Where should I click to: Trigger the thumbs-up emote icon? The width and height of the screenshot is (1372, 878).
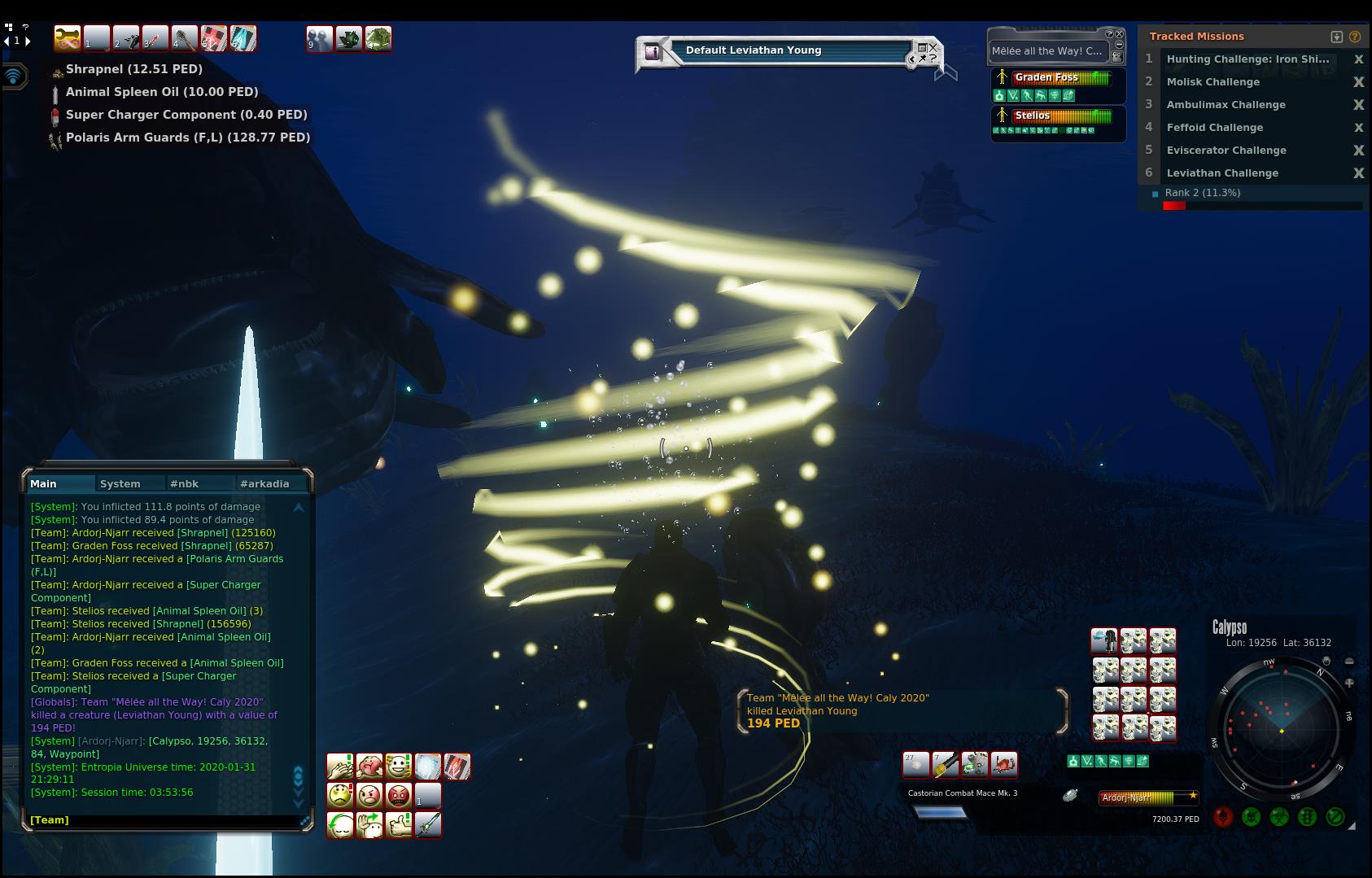pyautogui.click(x=399, y=825)
